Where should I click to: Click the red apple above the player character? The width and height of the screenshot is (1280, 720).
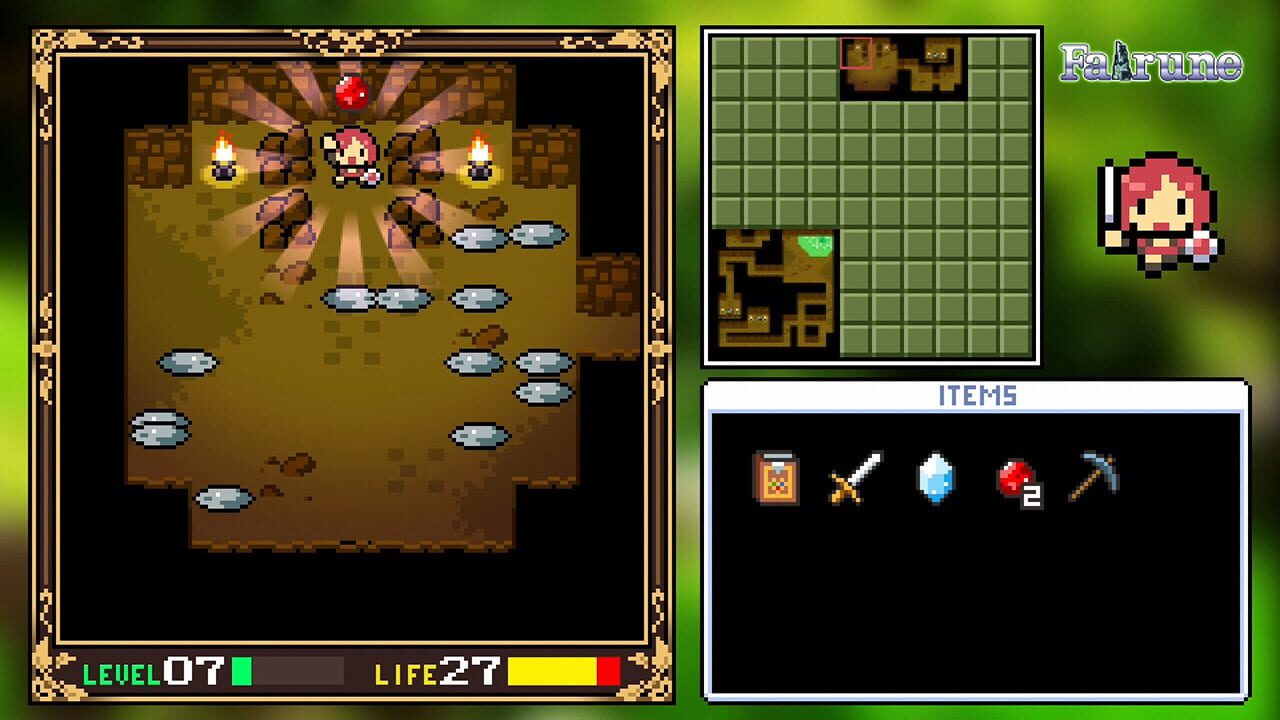click(349, 92)
